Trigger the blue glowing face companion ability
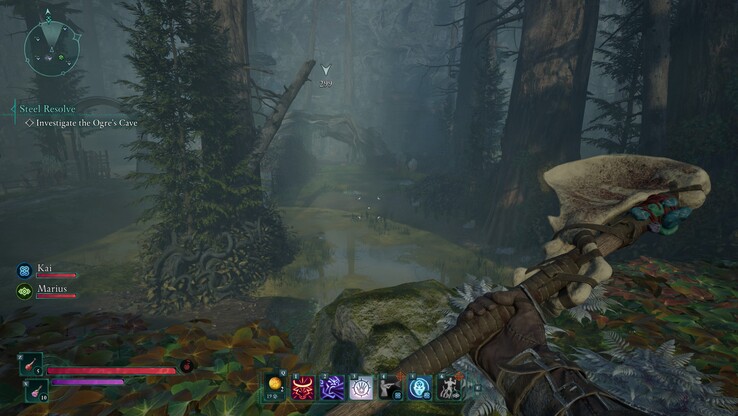The height and width of the screenshot is (416, 738). click(x=420, y=387)
